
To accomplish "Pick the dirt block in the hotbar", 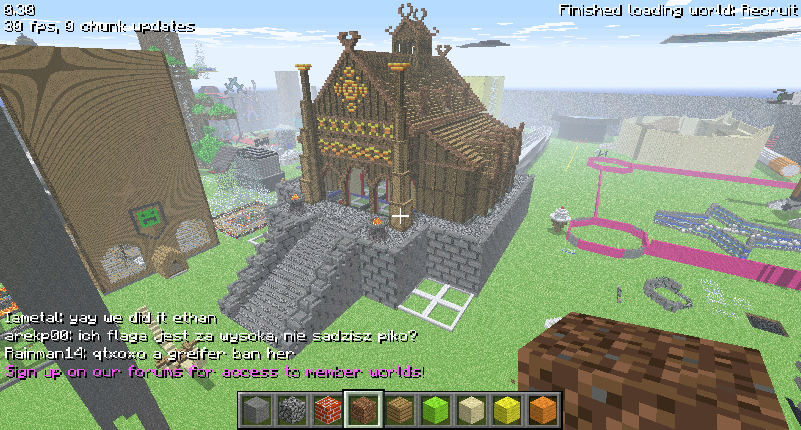I will pyautogui.click(x=364, y=410).
